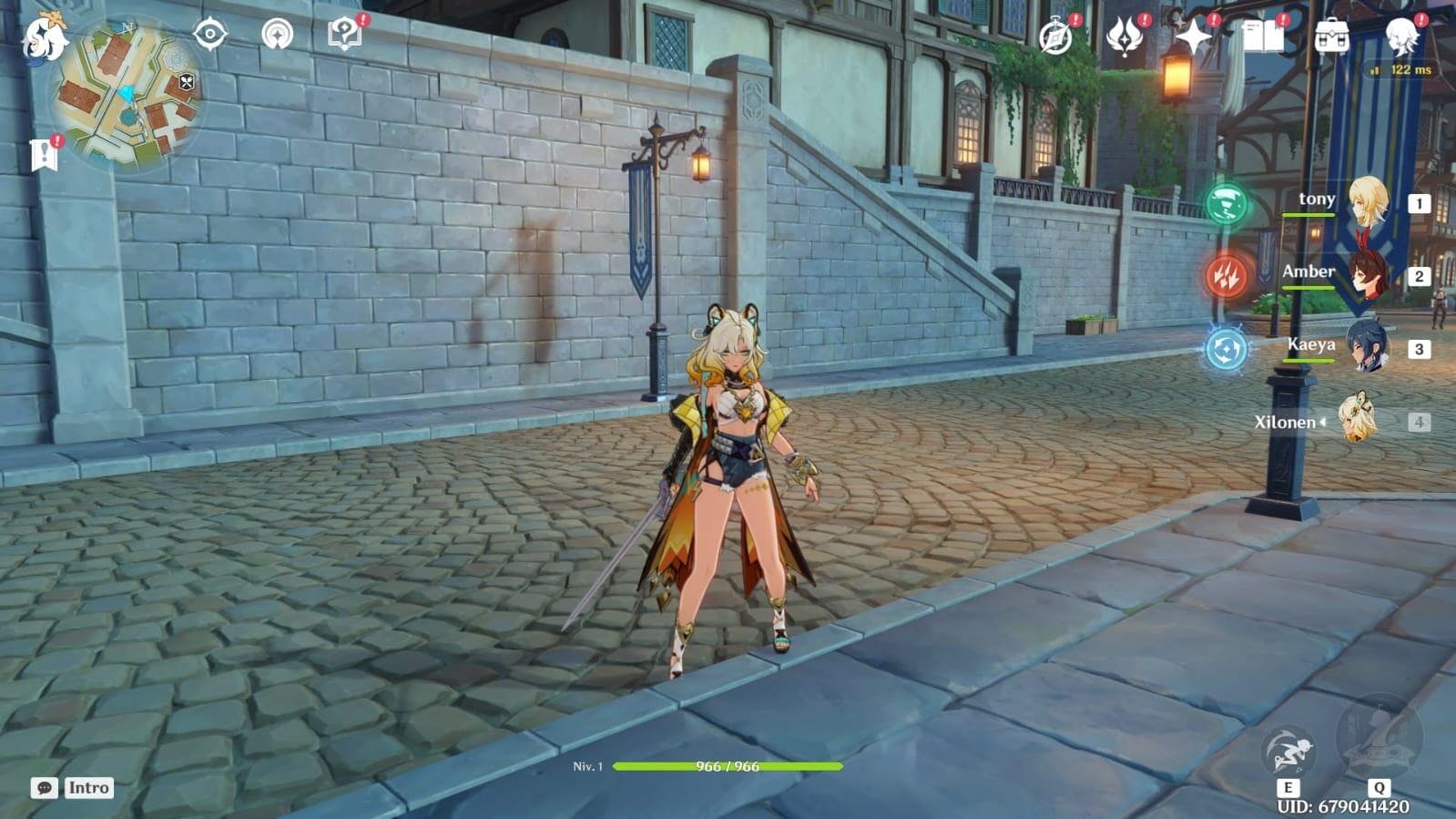Open the Wish four-pointed star icon
This screenshot has height=819, width=1456.
[1194, 37]
